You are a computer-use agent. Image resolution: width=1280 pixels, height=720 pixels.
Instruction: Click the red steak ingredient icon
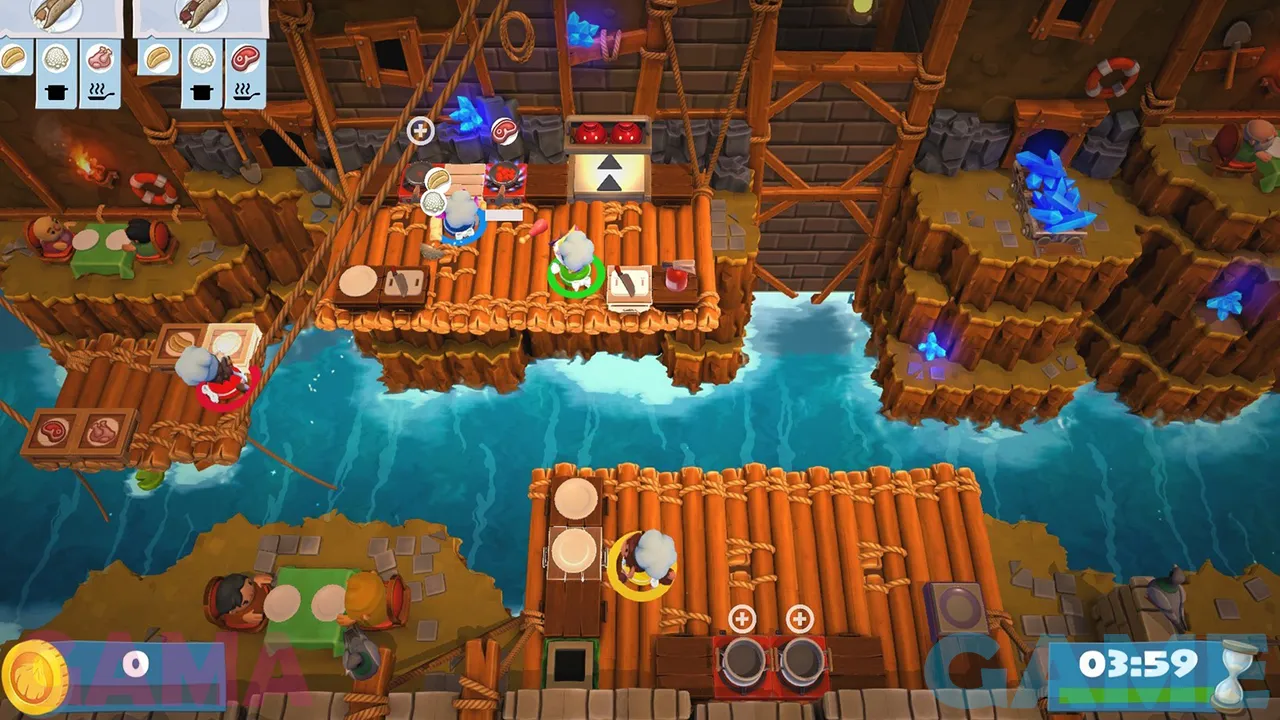245,59
